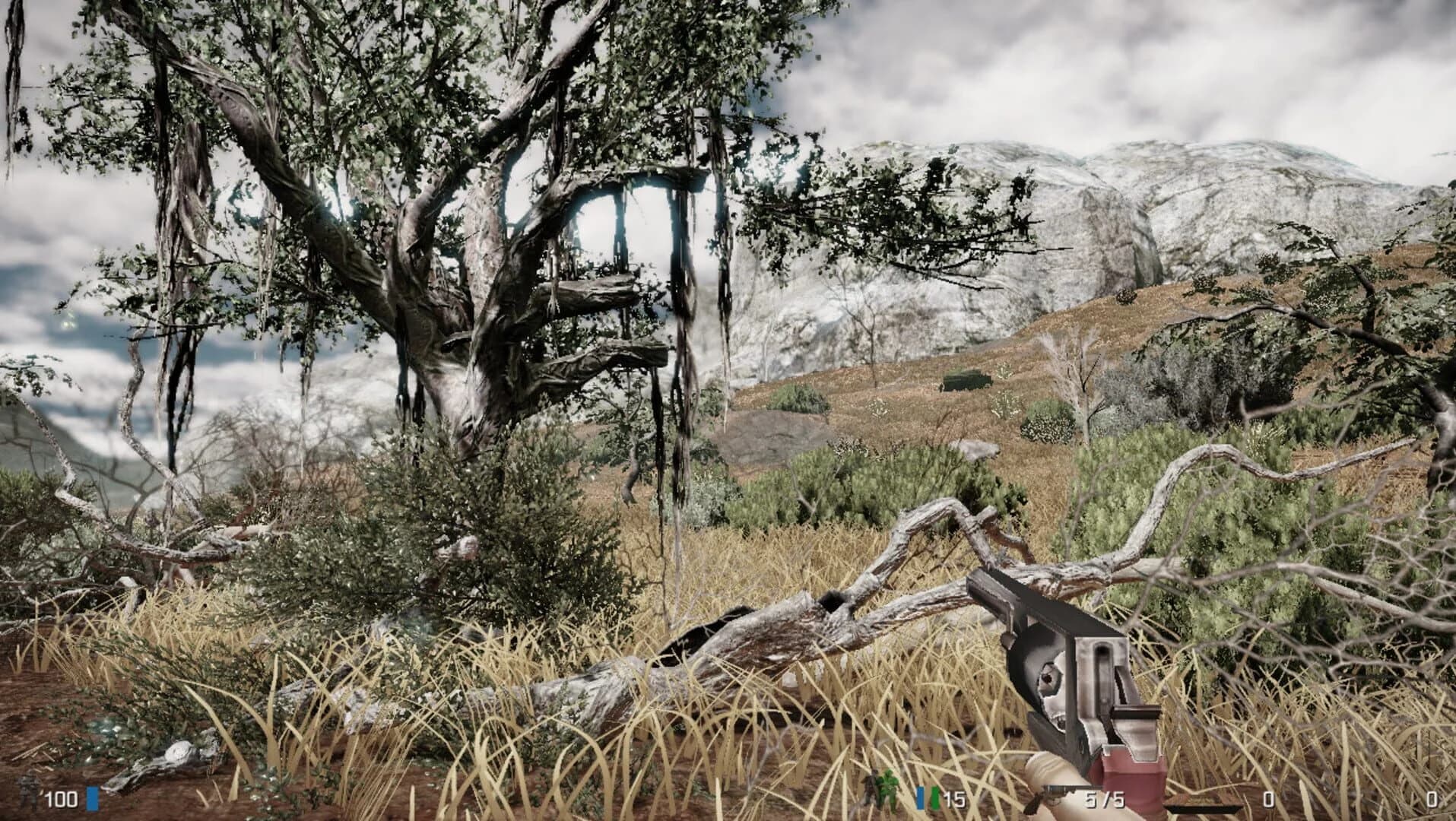Click the blue health bar segment bottom left

(x=92, y=798)
